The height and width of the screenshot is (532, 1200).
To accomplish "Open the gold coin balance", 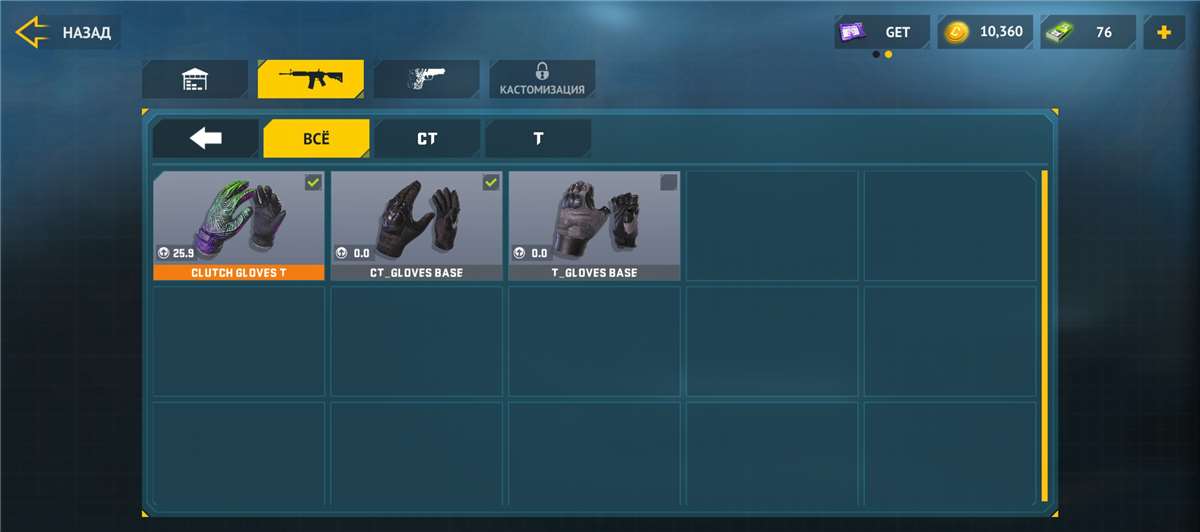I will pos(987,32).
